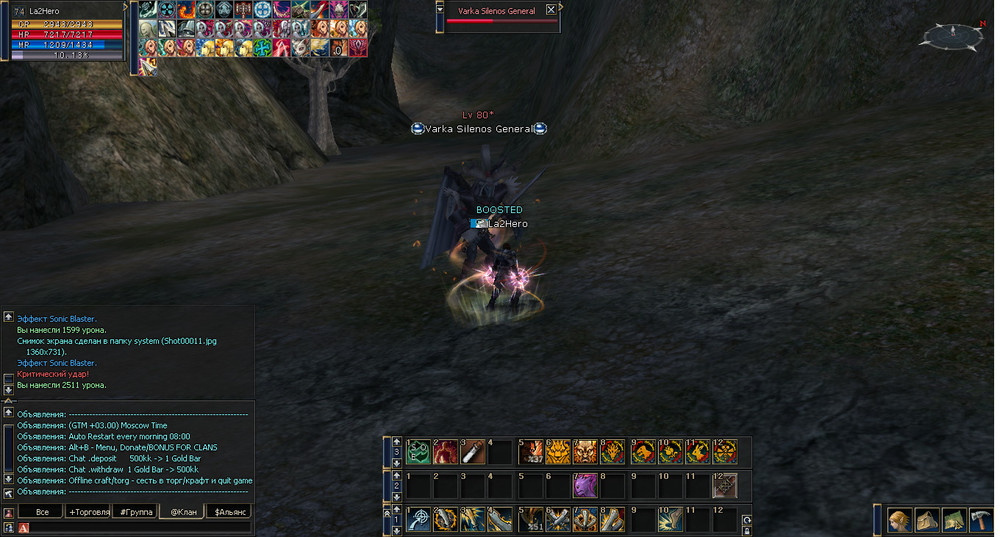Click the target's name bar Varka Silenos General
Viewport: 1000px width, 537px height.
coord(494,10)
